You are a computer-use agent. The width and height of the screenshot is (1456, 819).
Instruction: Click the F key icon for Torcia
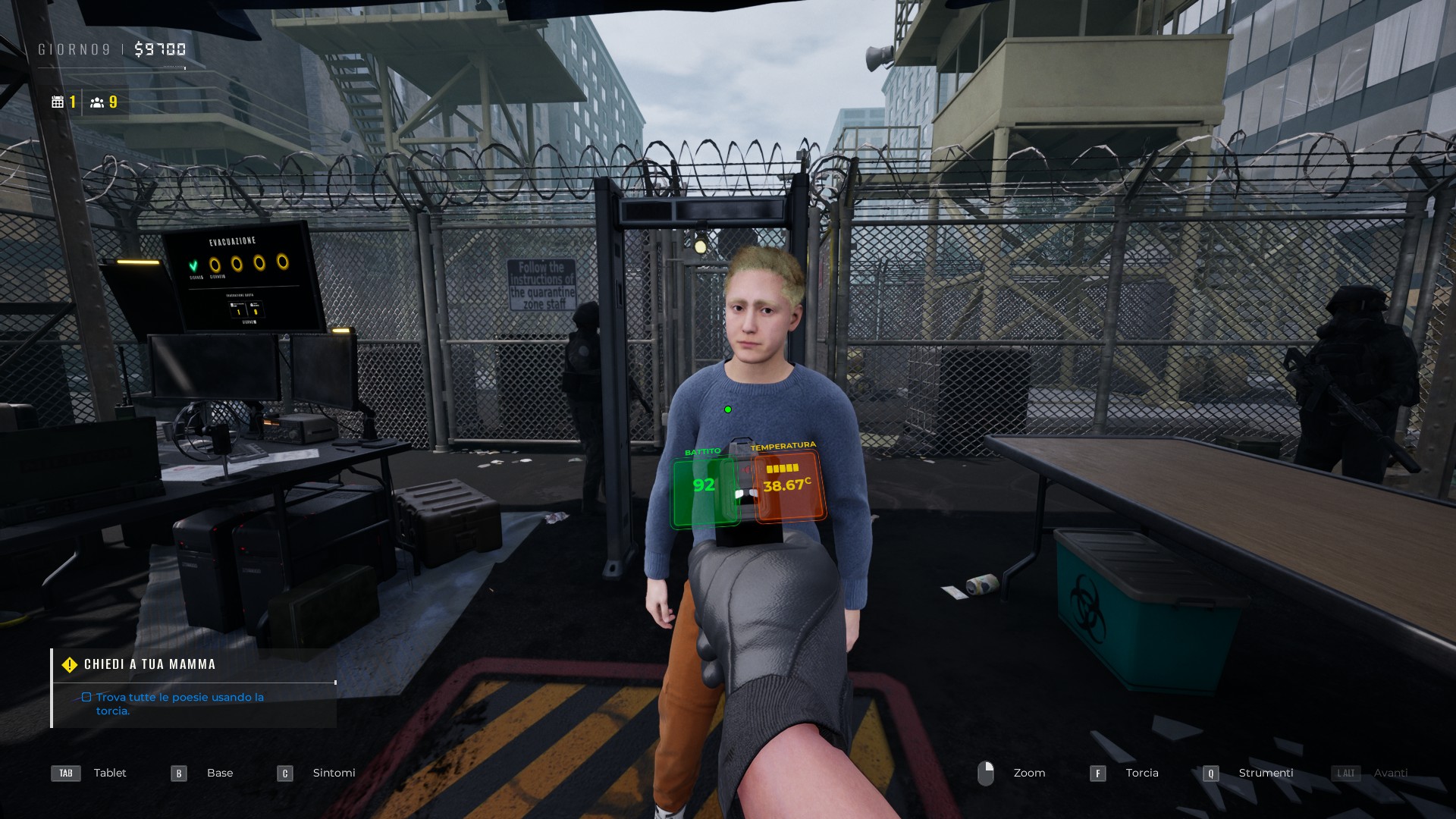(x=1099, y=773)
